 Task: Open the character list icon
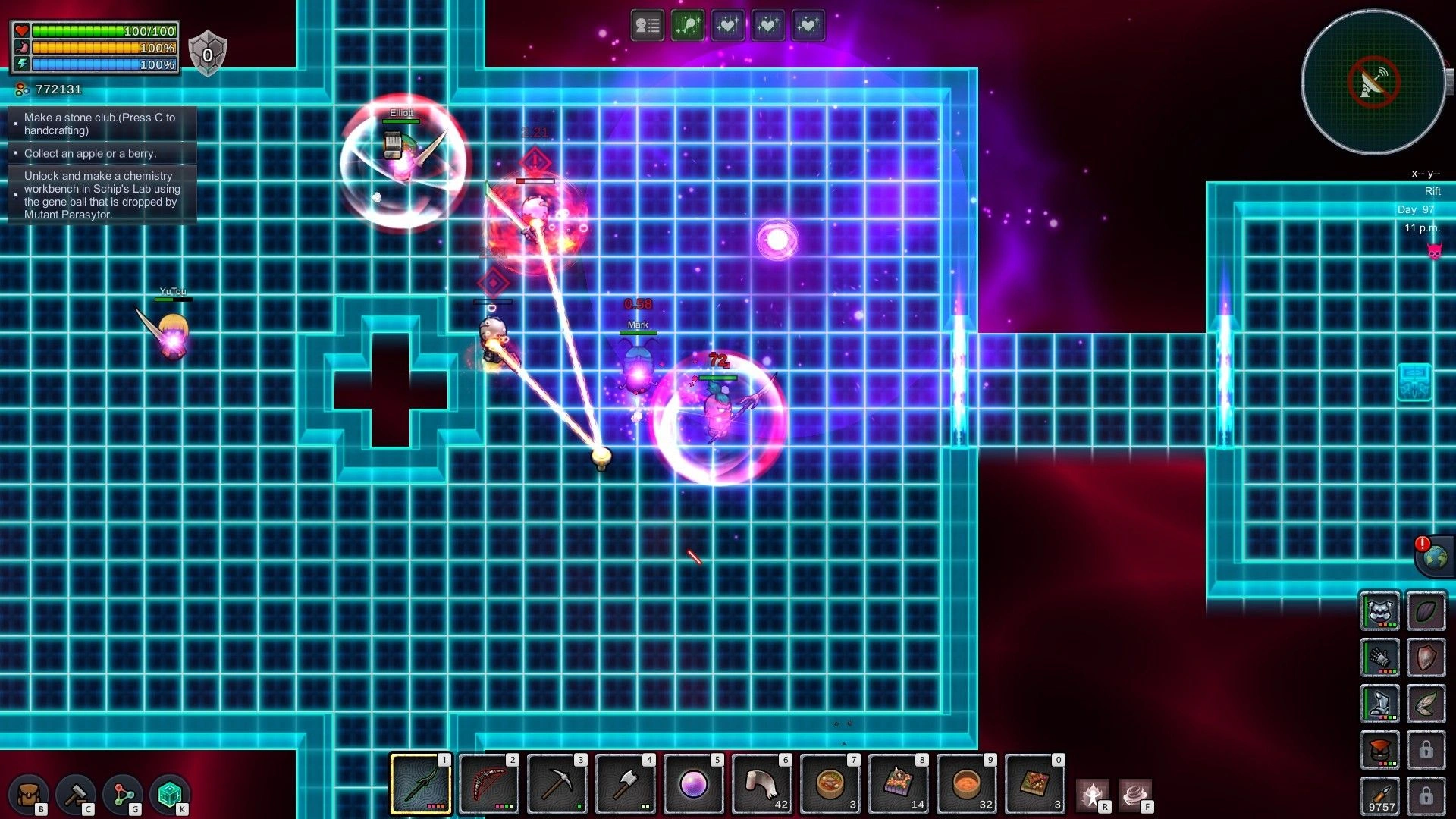(647, 26)
